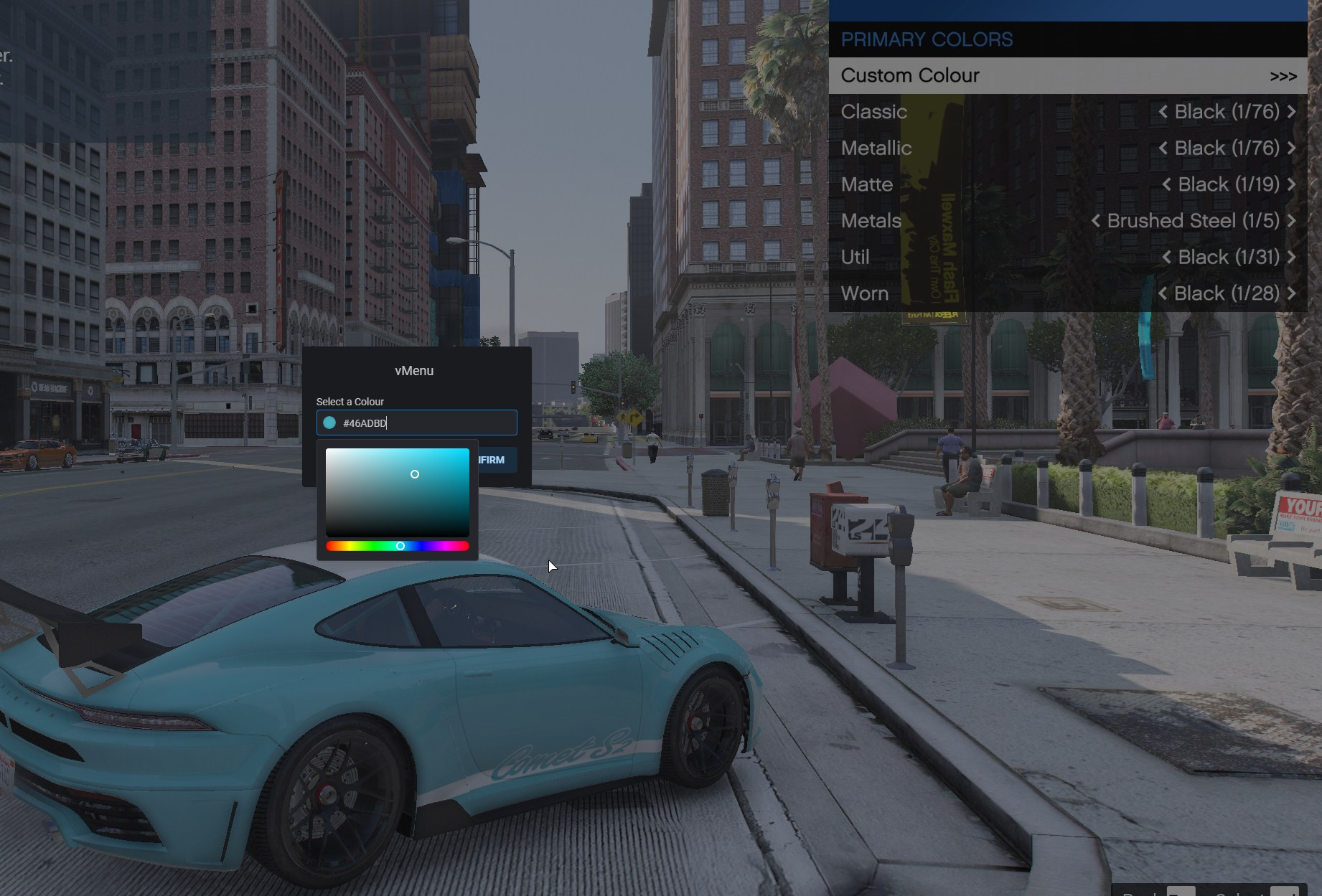
Task: Confirm the selected colour in vMenu dialog
Action: (x=495, y=460)
